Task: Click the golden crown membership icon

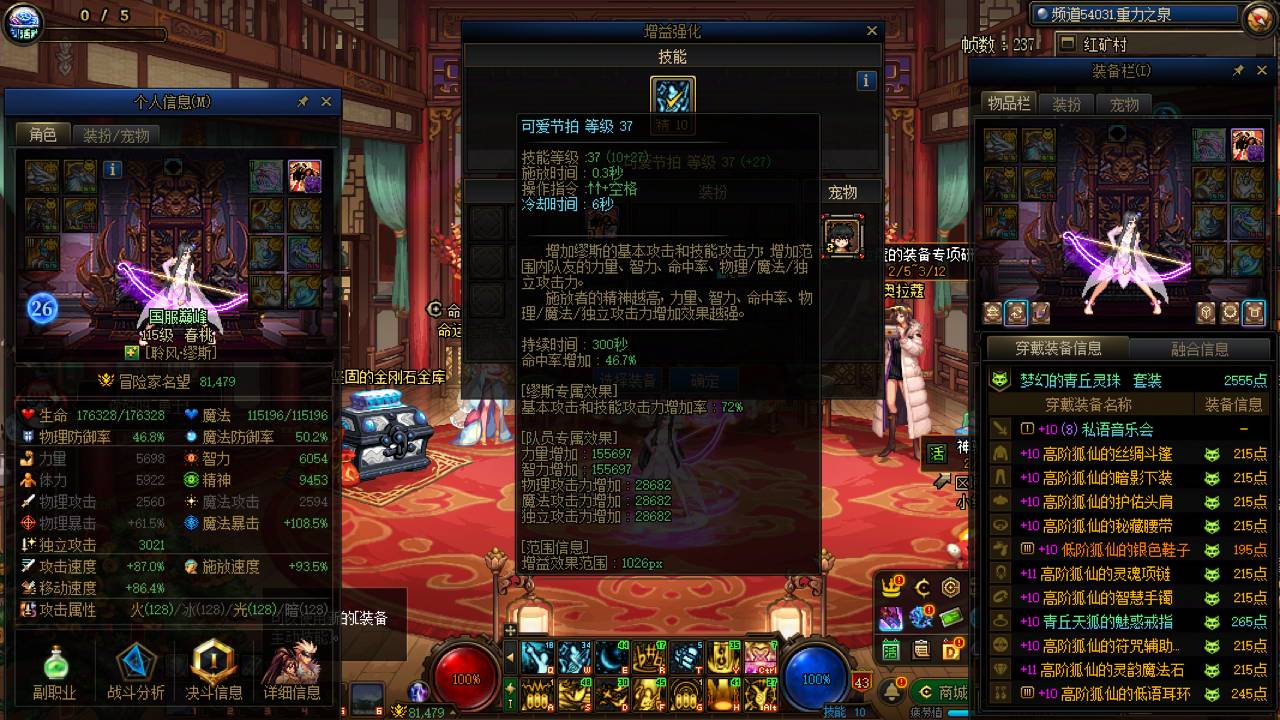Action: coord(890,587)
